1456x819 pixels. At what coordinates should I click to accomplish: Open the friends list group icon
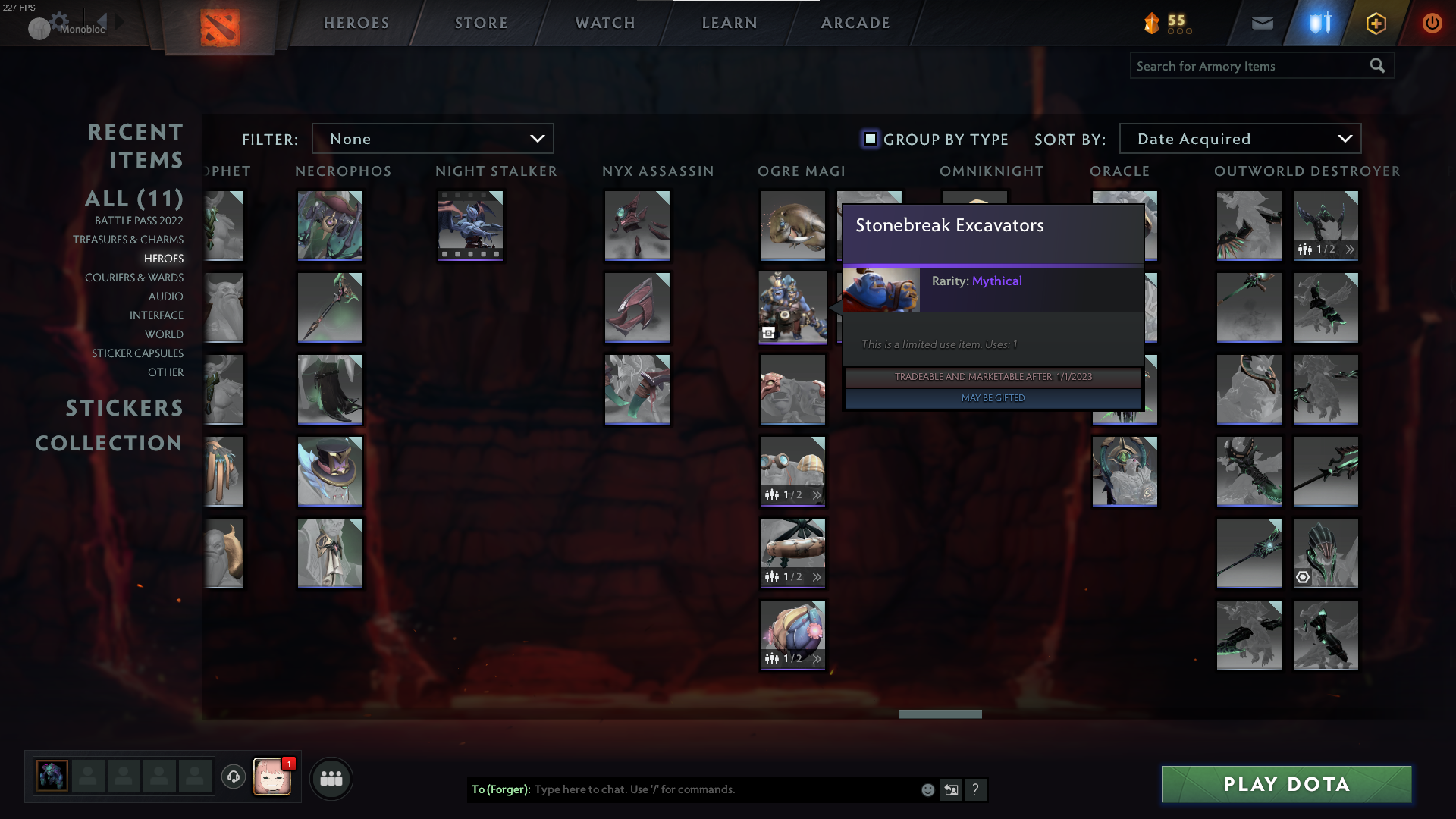pyautogui.click(x=331, y=777)
